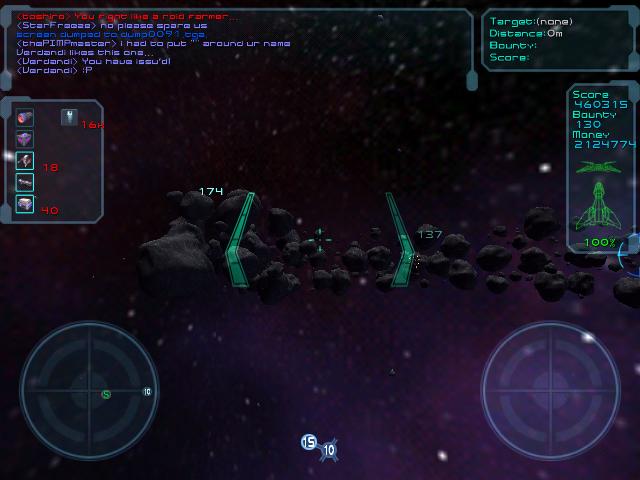Tap the green ship status diagram
The image size is (640, 480).
tap(600, 195)
